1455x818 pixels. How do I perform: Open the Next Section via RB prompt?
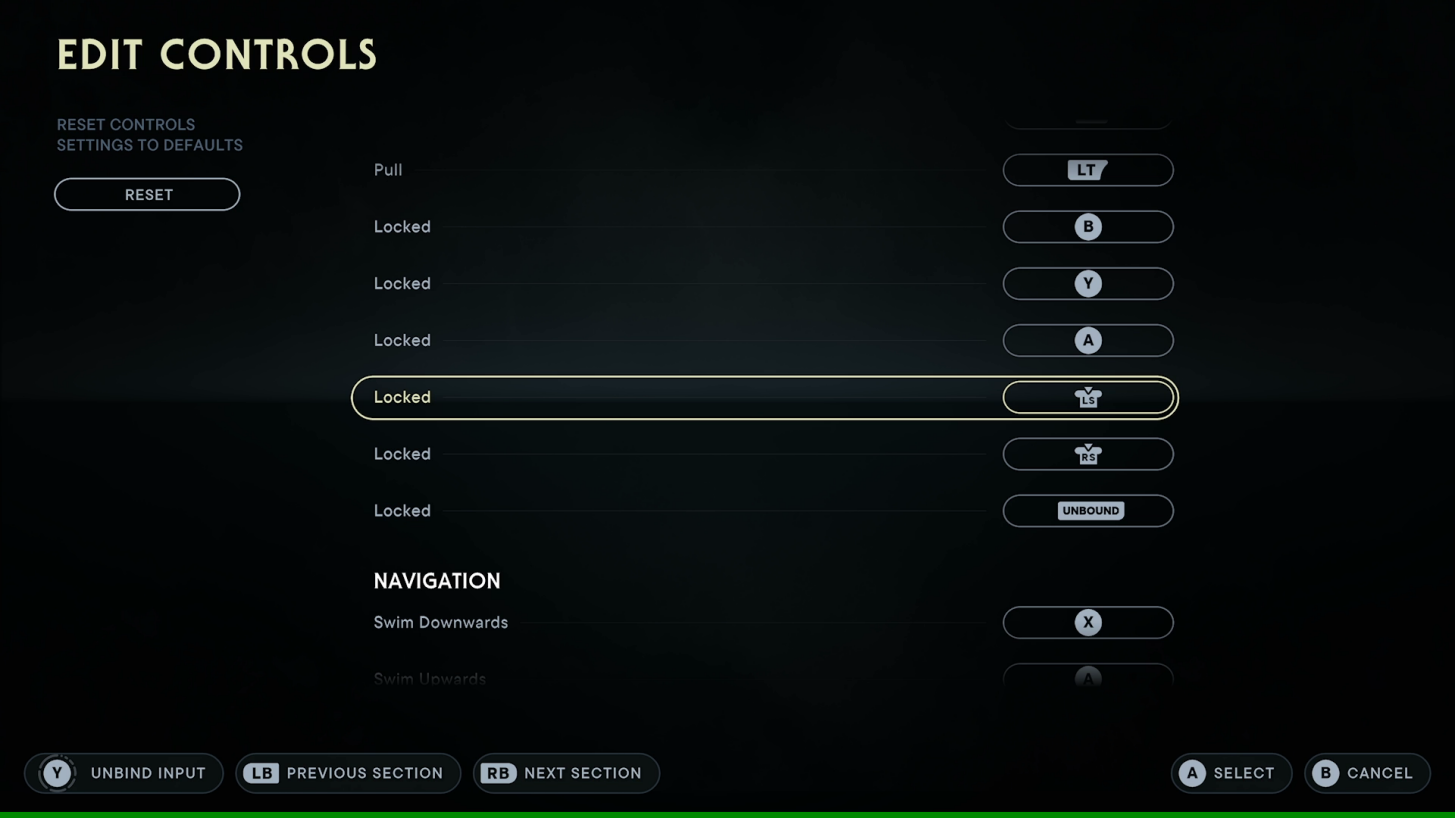pyautogui.click(x=566, y=772)
